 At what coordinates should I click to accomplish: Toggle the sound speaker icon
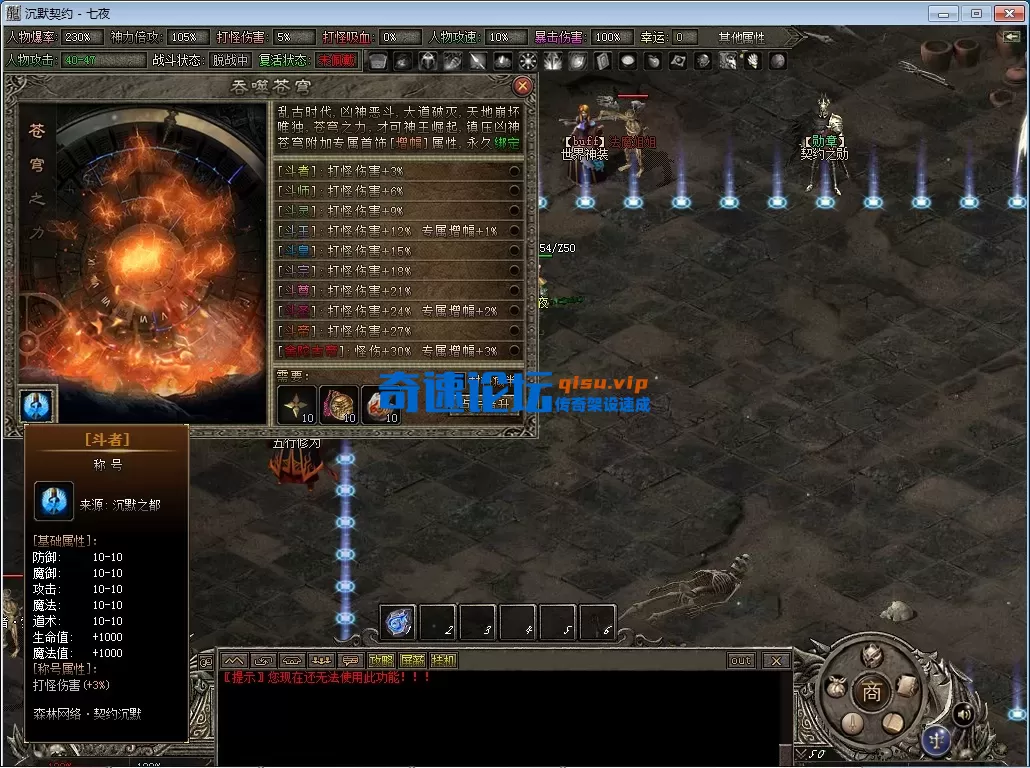click(963, 714)
